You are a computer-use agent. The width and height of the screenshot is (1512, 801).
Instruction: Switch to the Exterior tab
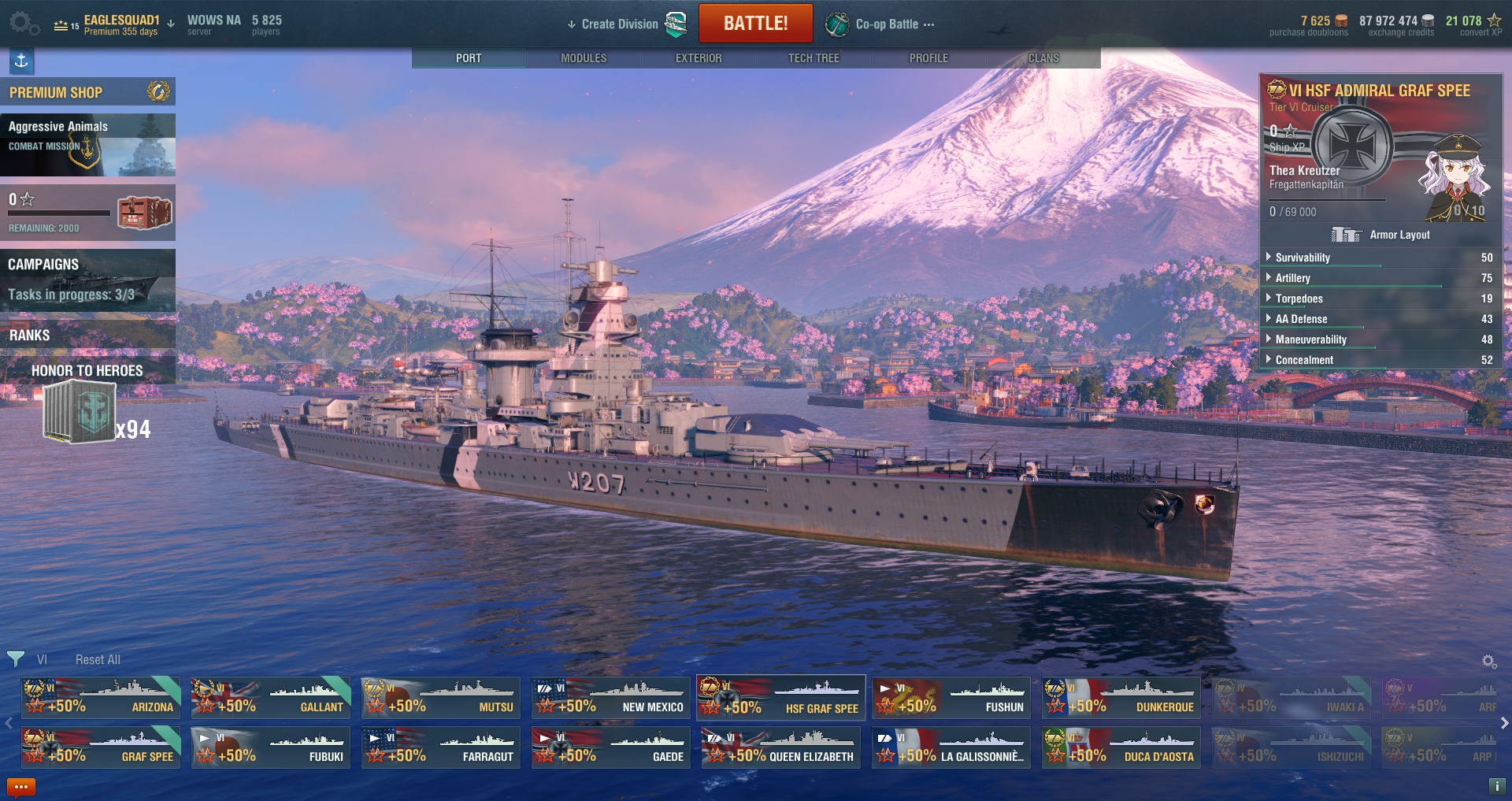(699, 58)
